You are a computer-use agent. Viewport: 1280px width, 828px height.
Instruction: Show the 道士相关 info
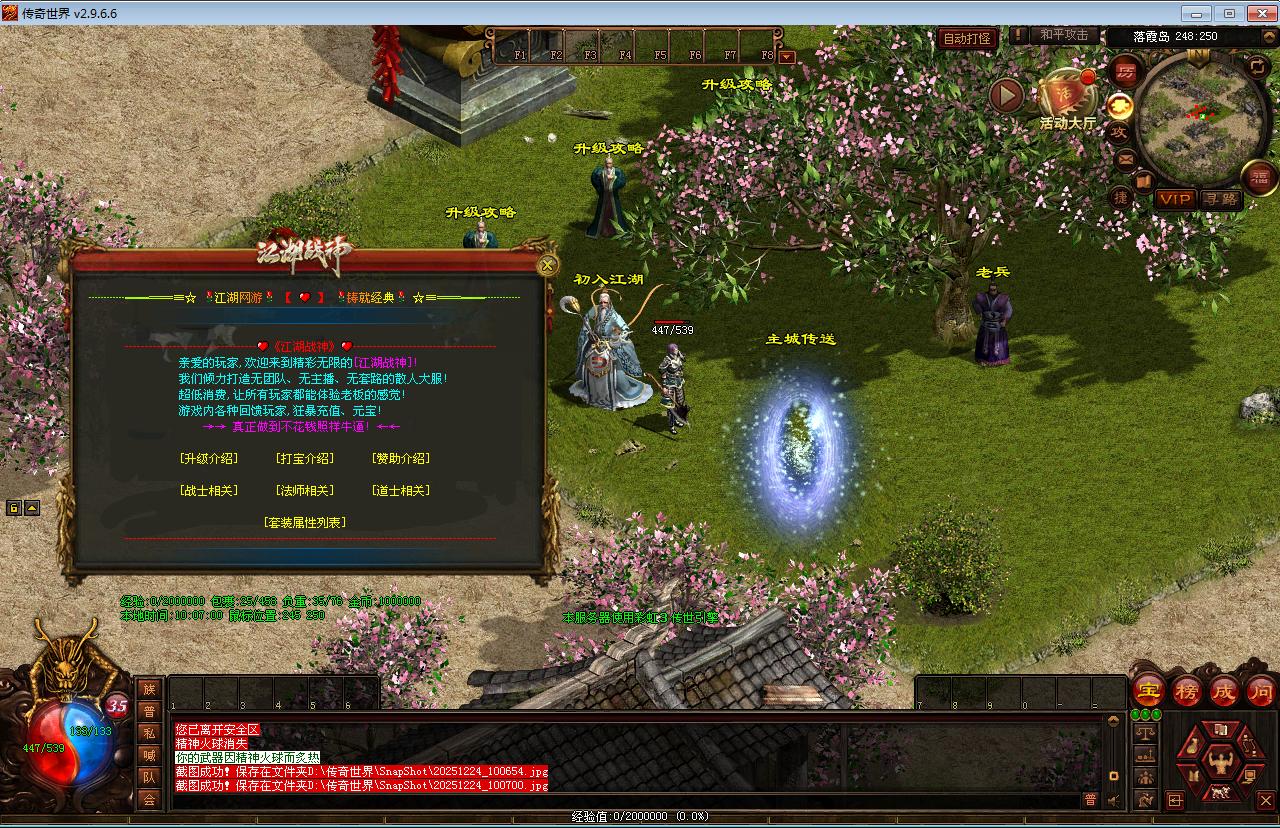[400, 491]
